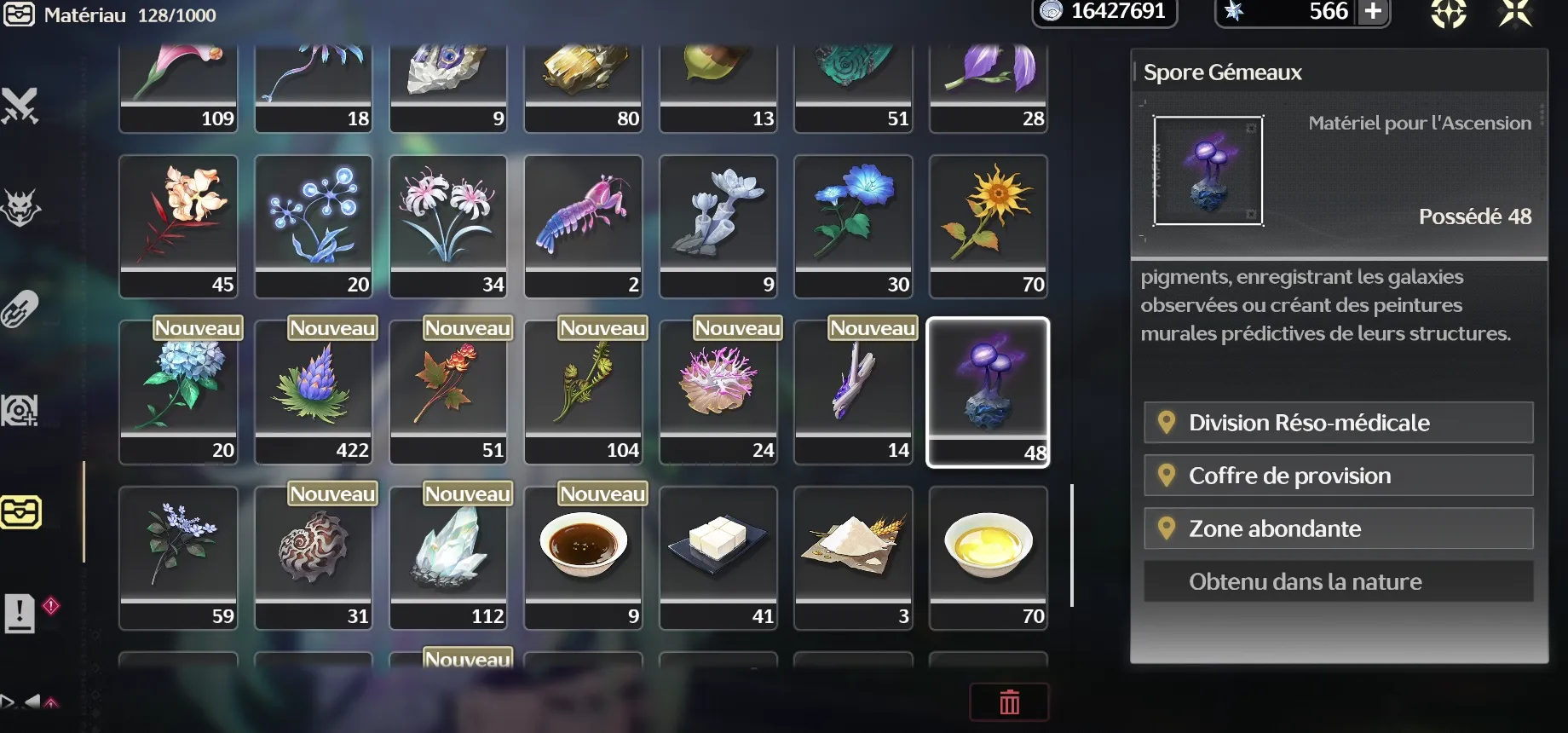This screenshot has width=1568, height=733.
Task: Switch to the quest items exclamation tab
Action: point(20,613)
